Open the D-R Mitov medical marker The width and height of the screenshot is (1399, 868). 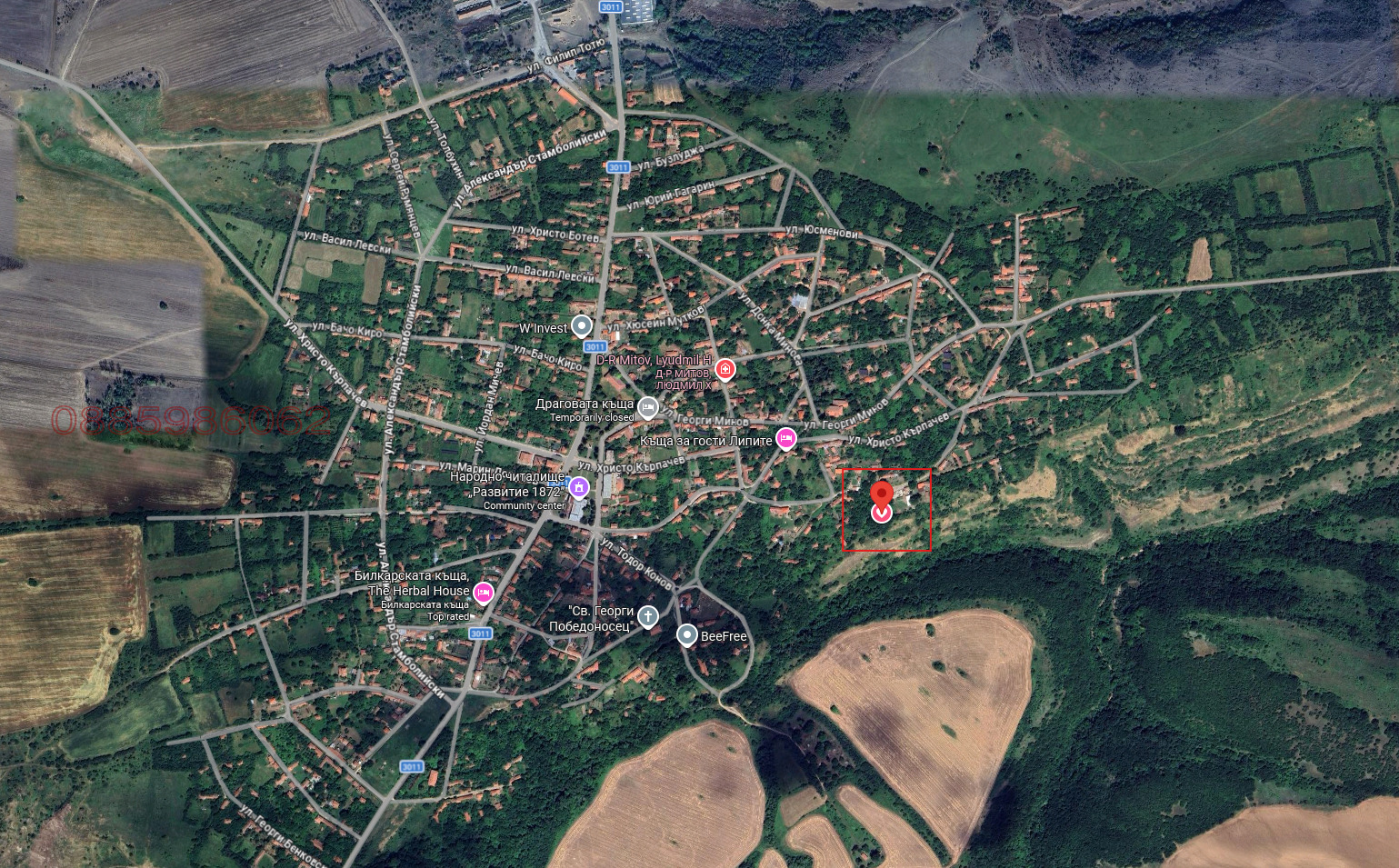(724, 368)
